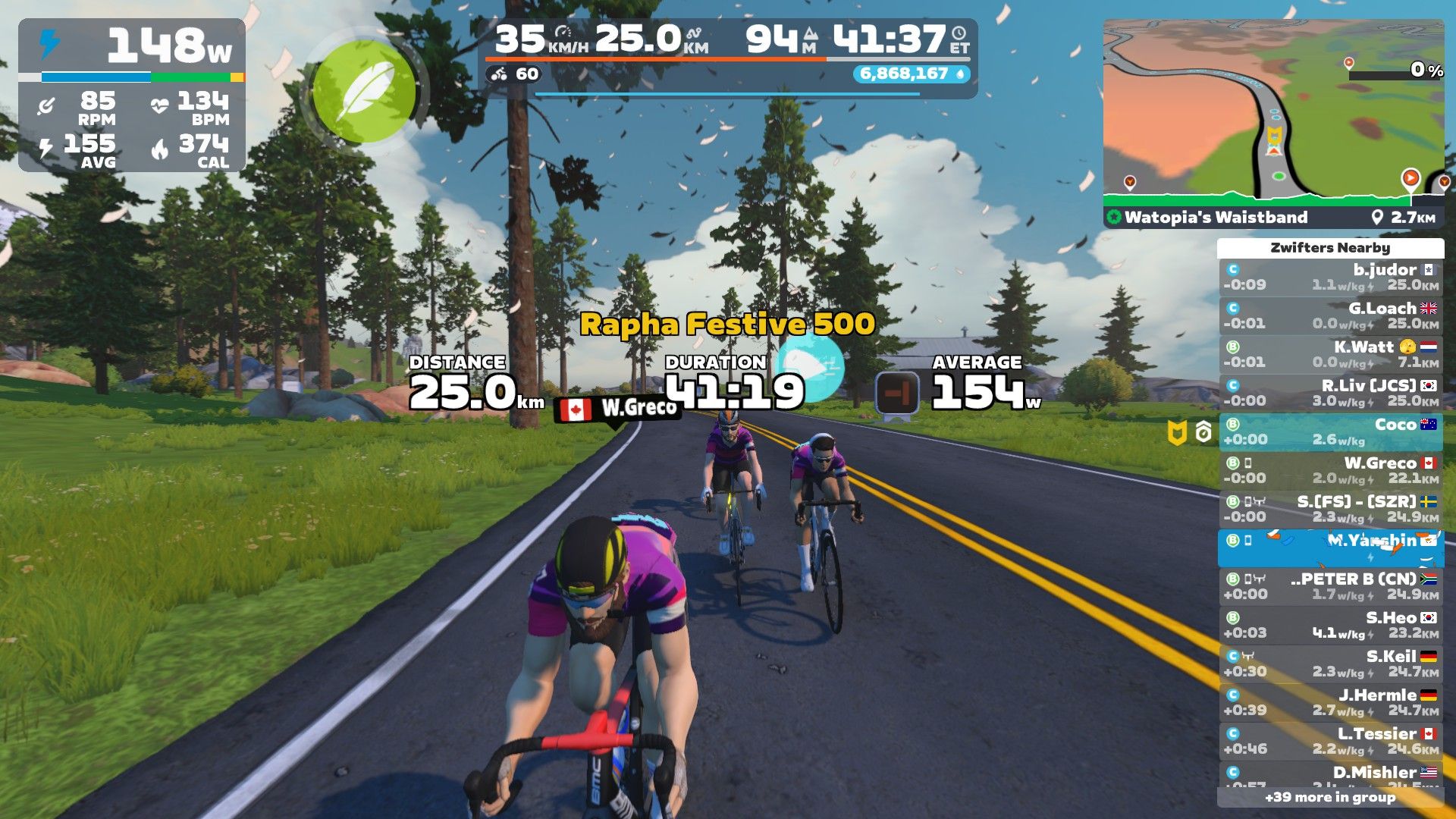
Task: Choose K.Watt in the riders list
Action: click(x=1331, y=355)
